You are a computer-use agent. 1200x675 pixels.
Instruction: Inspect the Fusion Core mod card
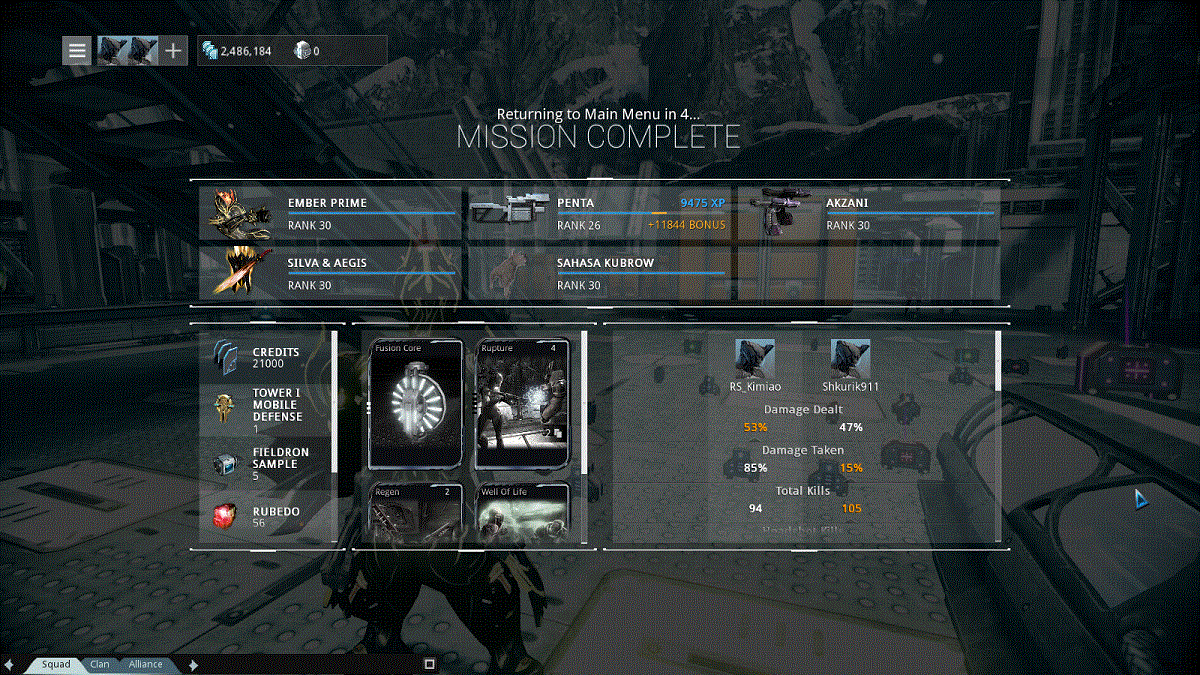pos(415,404)
